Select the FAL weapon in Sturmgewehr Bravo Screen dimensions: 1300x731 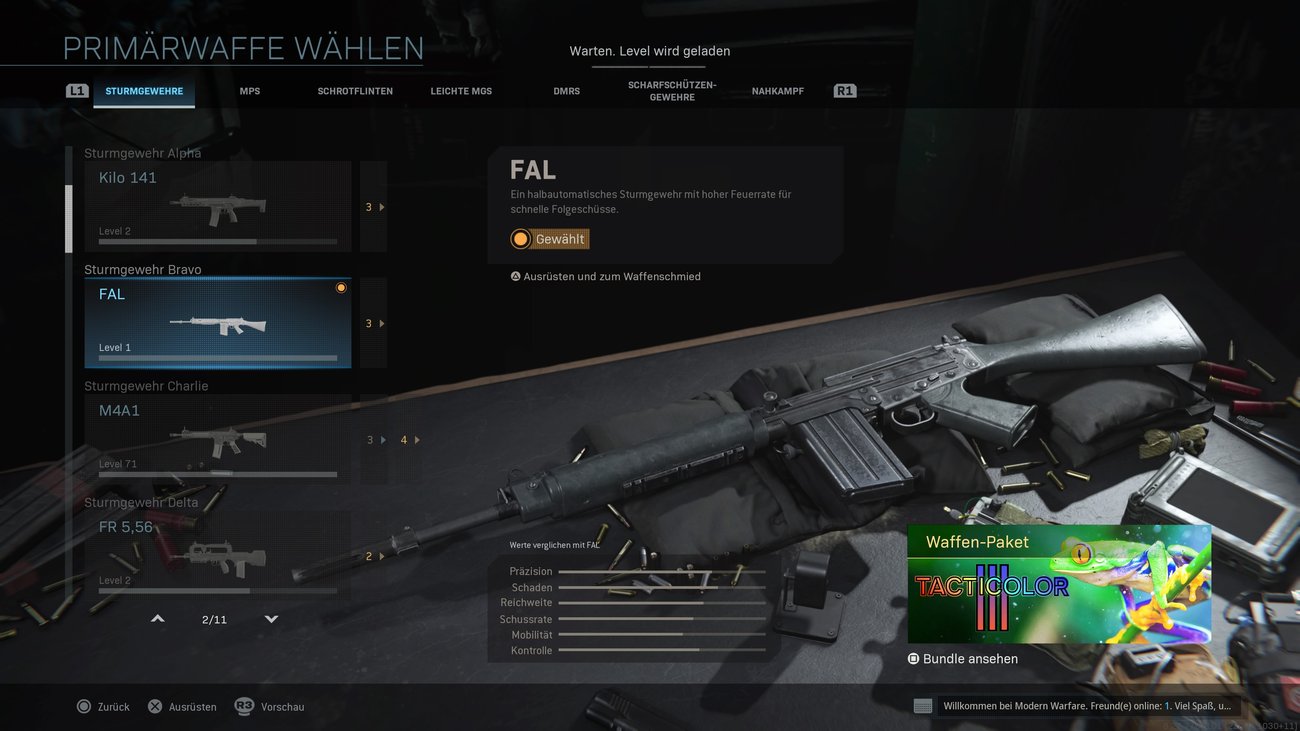point(217,322)
